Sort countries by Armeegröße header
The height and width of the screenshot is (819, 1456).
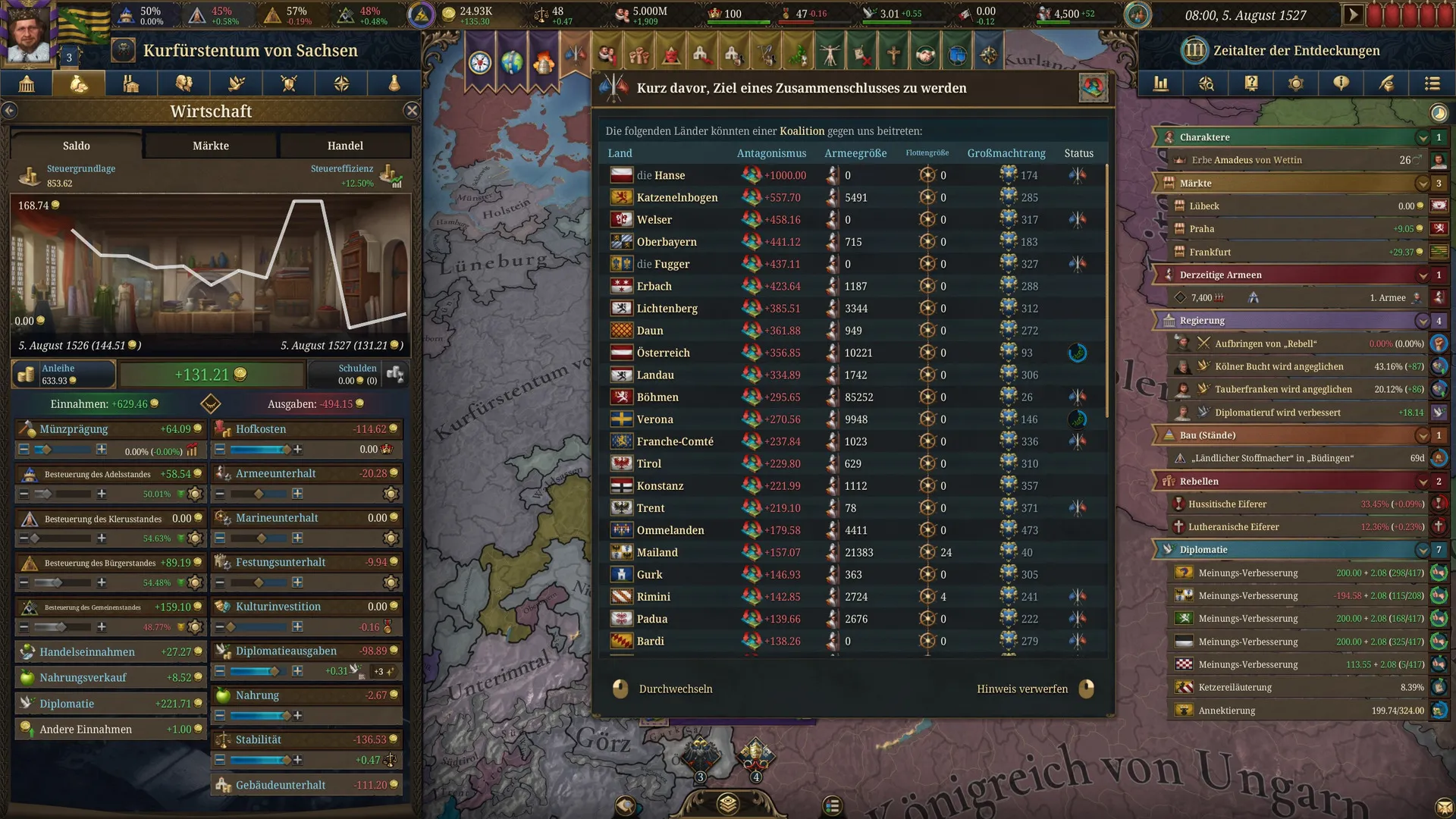pyautogui.click(x=855, y=153)
